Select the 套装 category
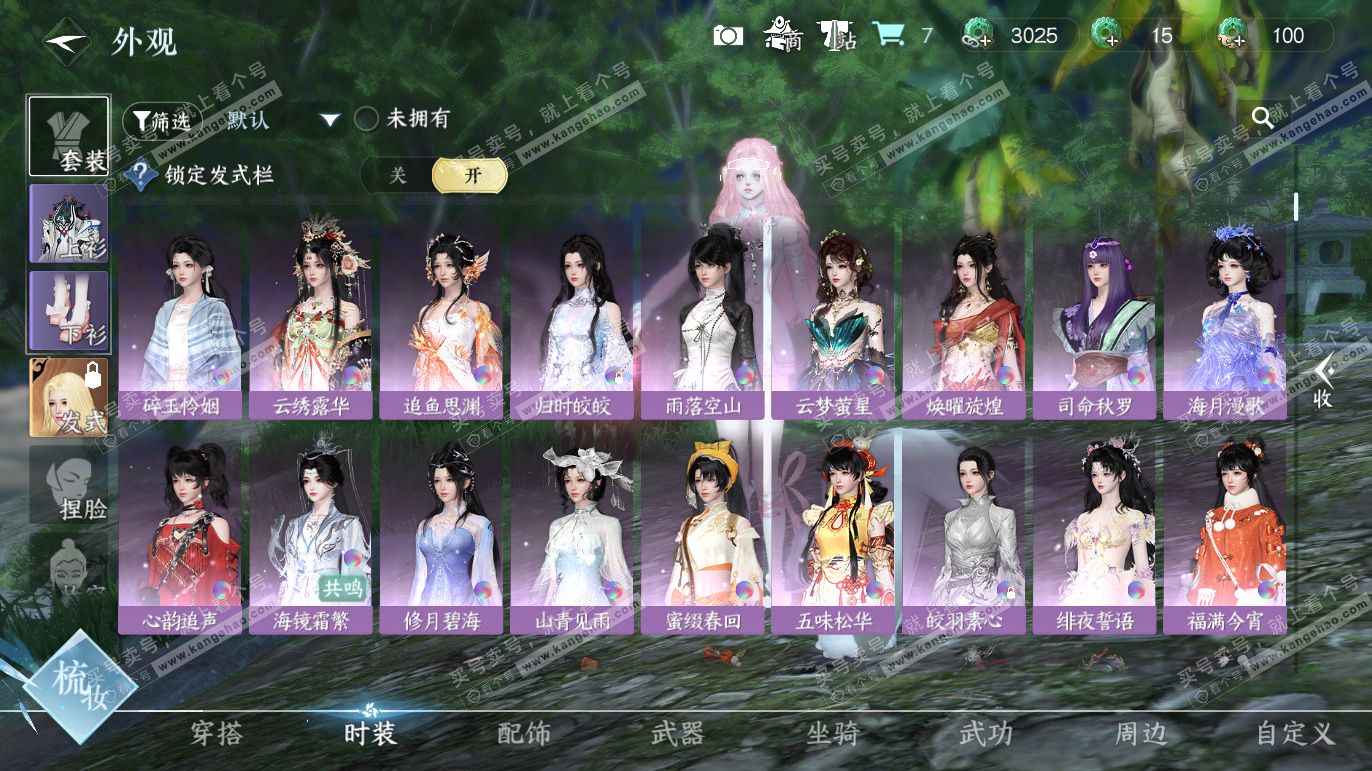1372x771 pixels. pyautogui.click(x=69, y=136)
